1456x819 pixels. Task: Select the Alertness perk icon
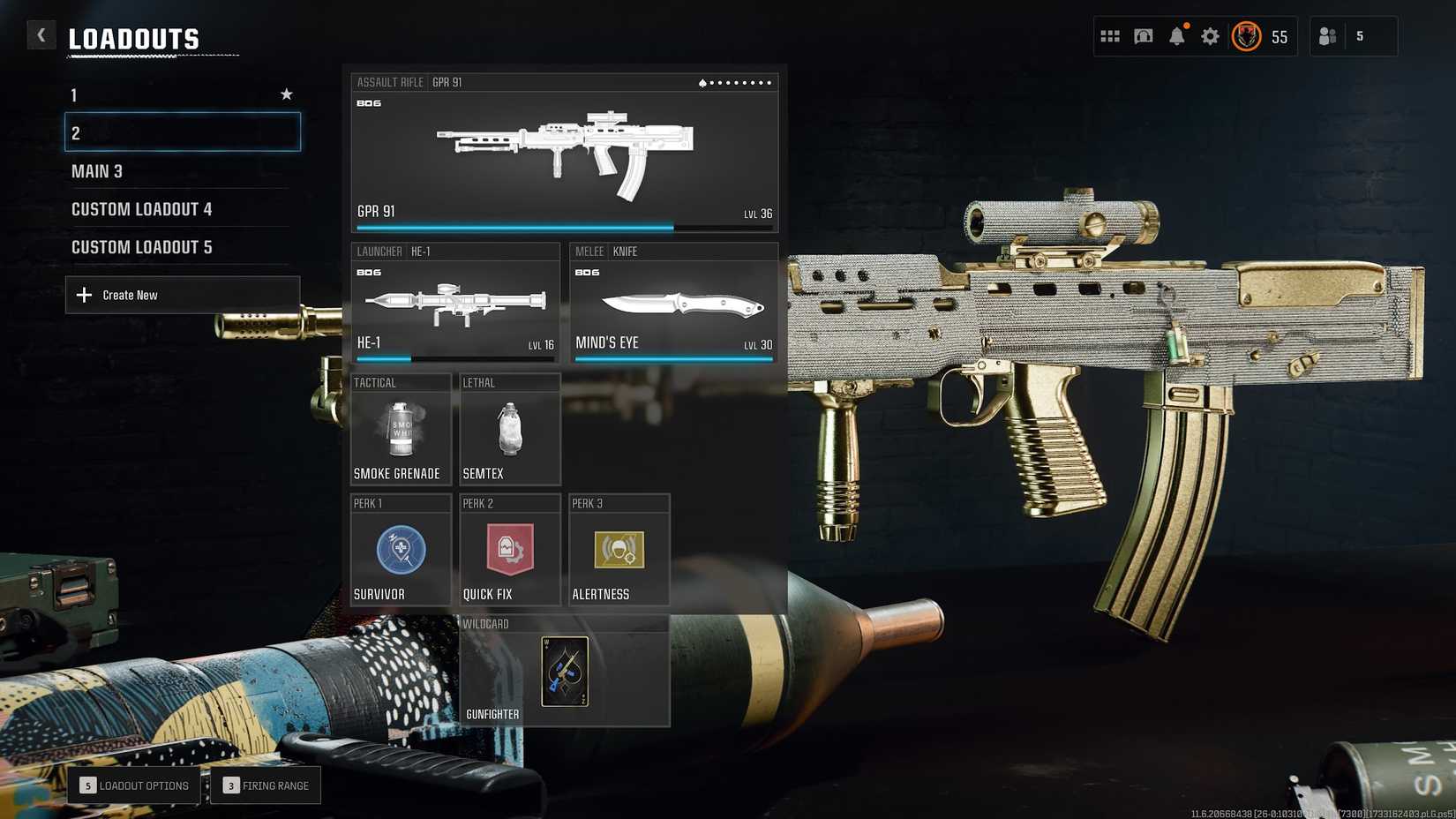point(619,549)
